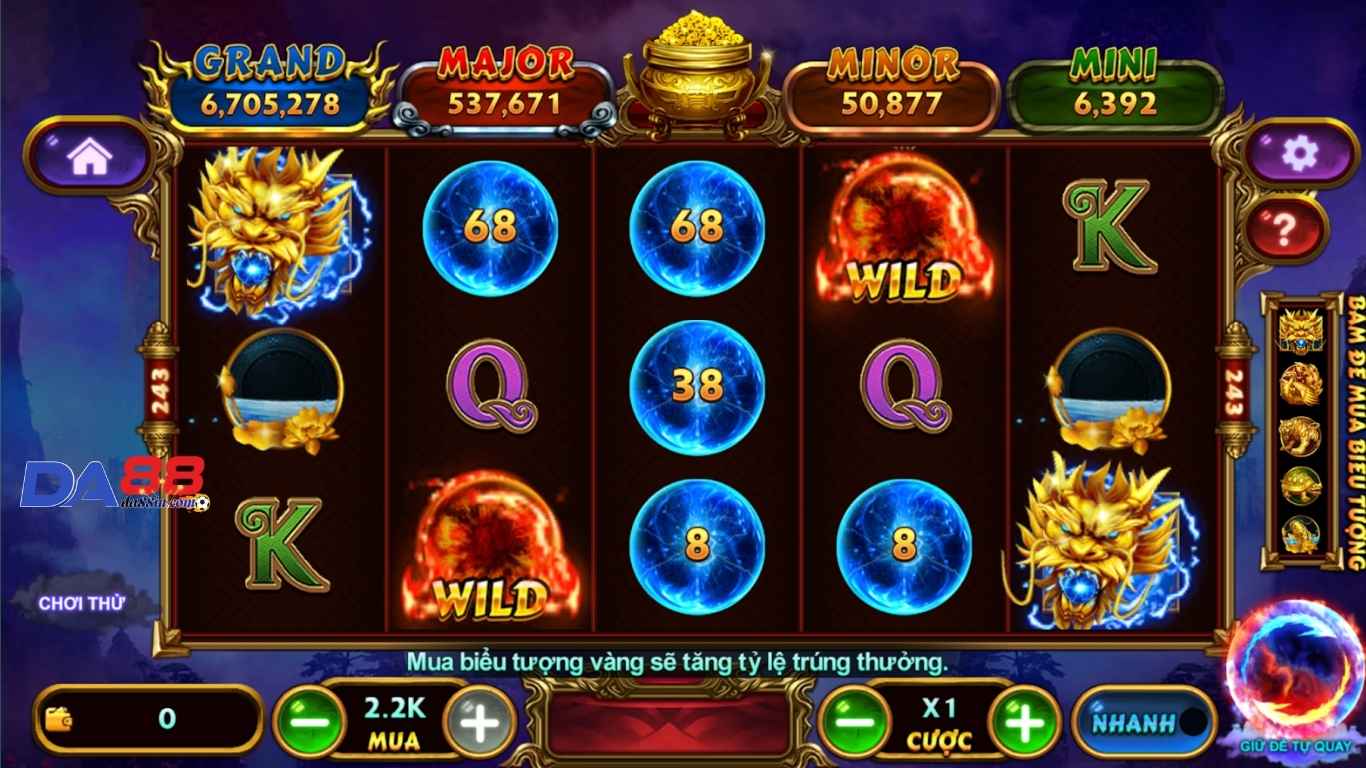Go to the home screen

point(89,155)
